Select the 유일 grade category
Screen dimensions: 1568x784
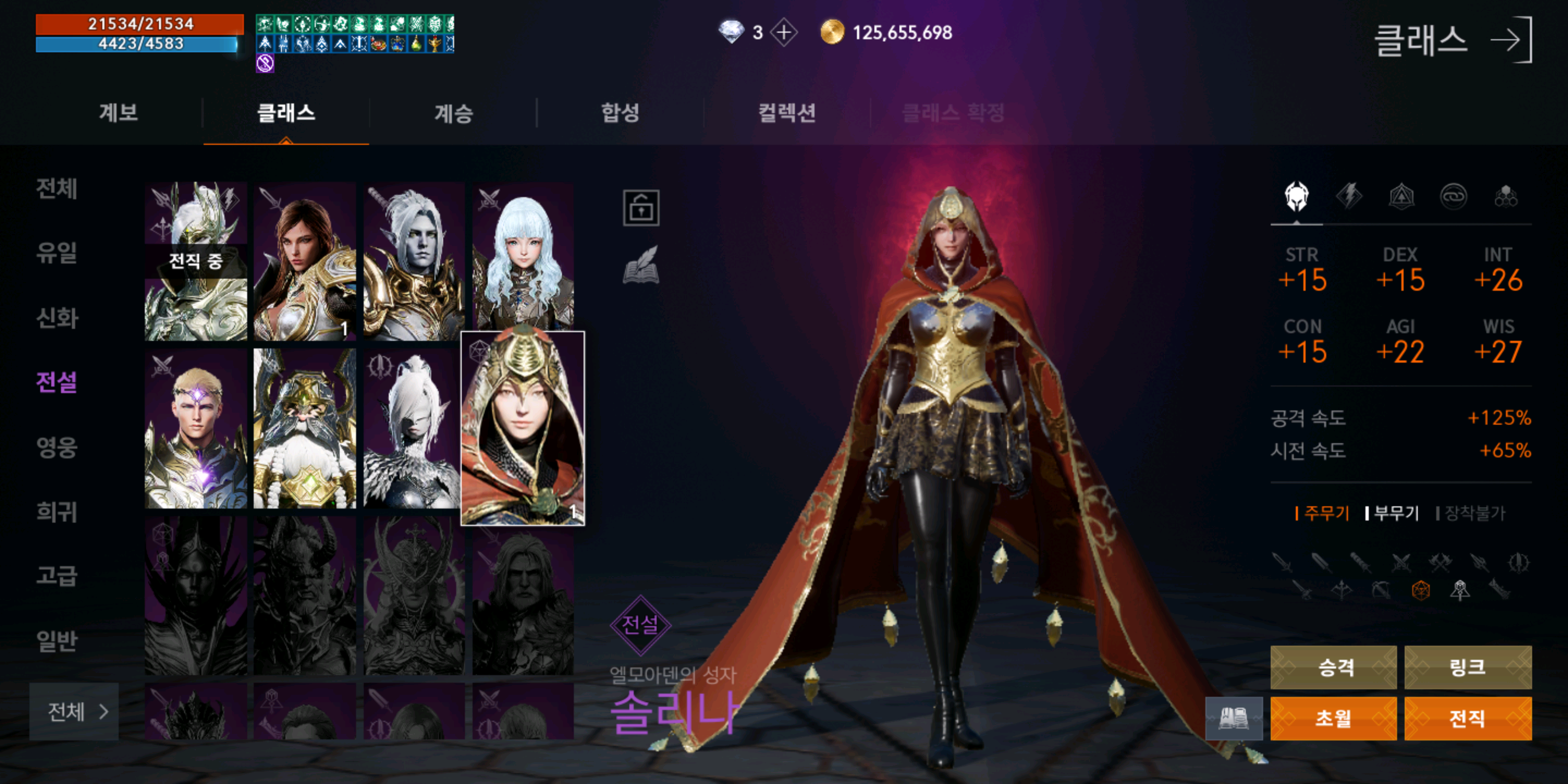[x=57, y=253]
